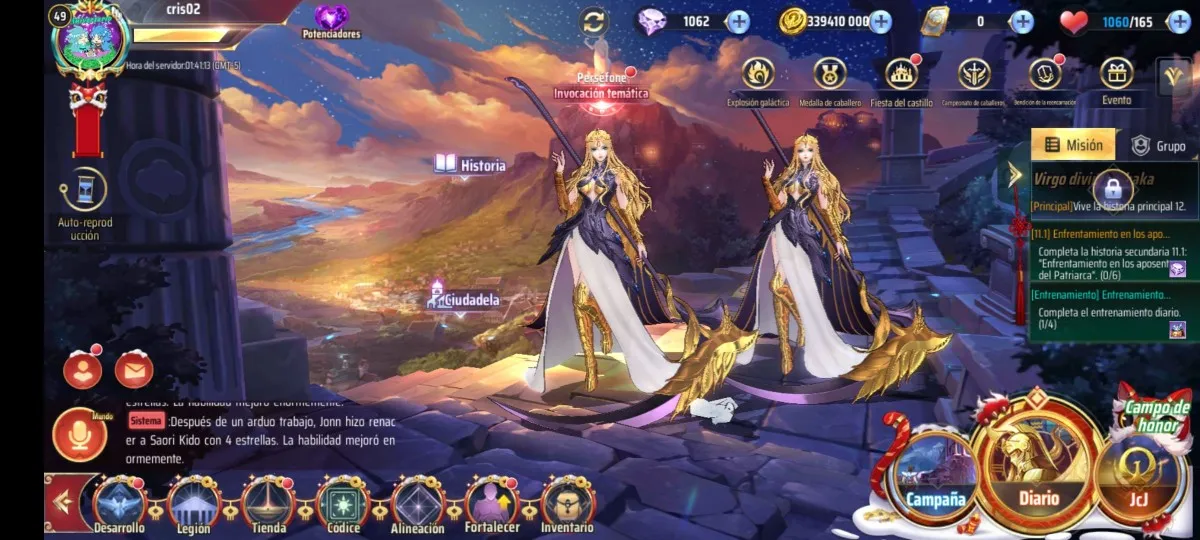This screenshot has width=1200, height=540.
Task: Toggle Auto-reproducción hourglass button
Action: click(84, 189)
